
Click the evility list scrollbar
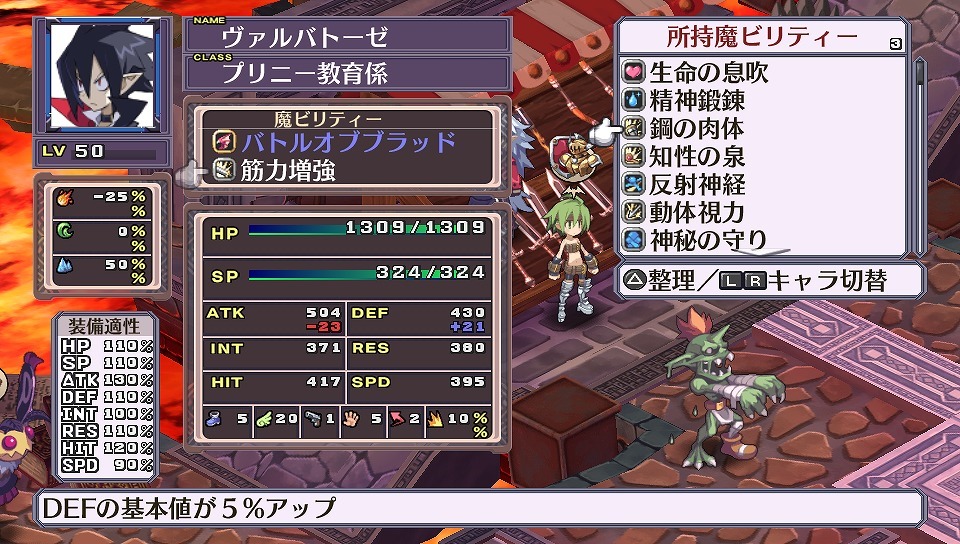919,150
